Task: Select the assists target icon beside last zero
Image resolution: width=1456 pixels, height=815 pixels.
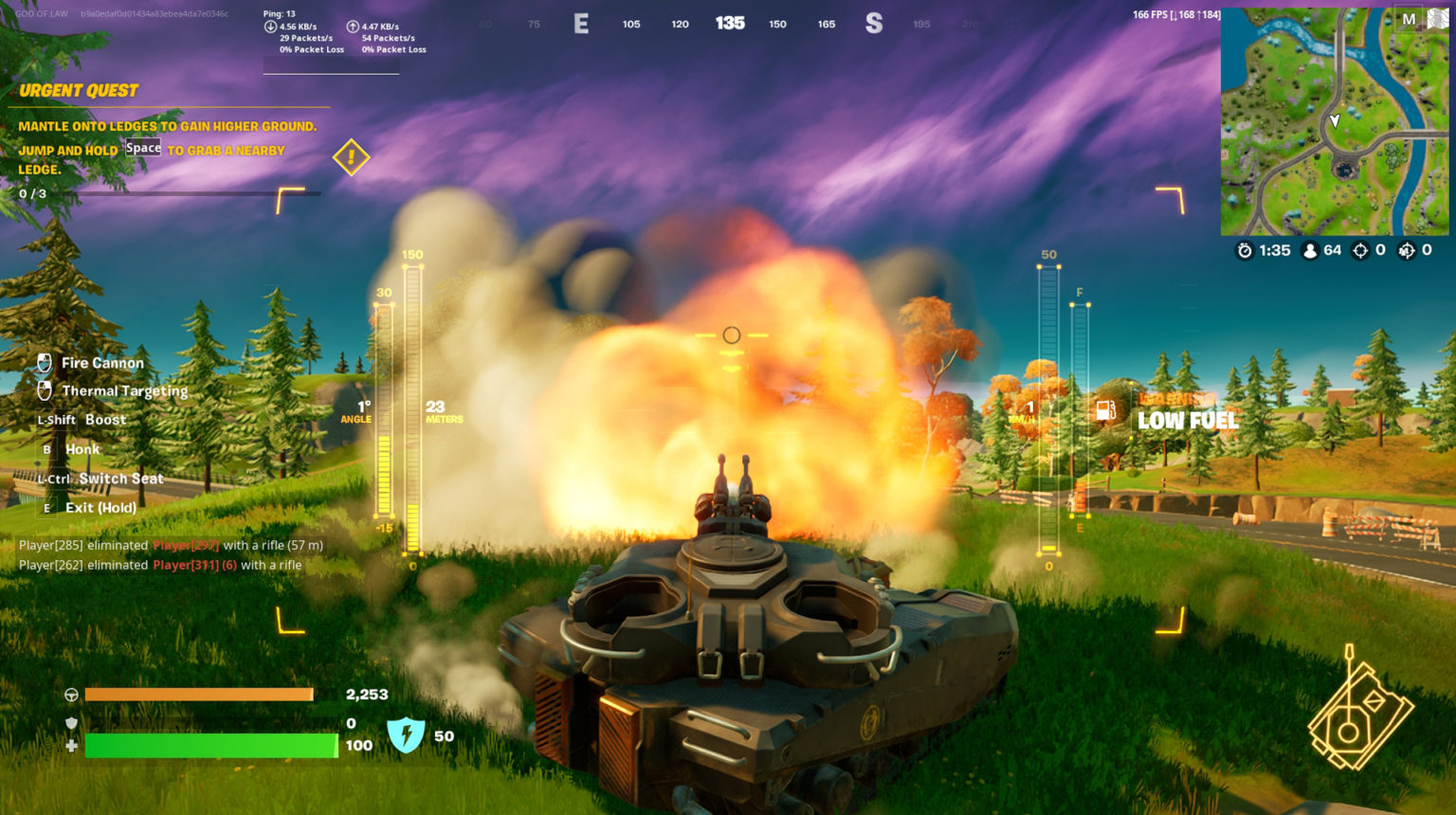Action: coord(1407,251)
